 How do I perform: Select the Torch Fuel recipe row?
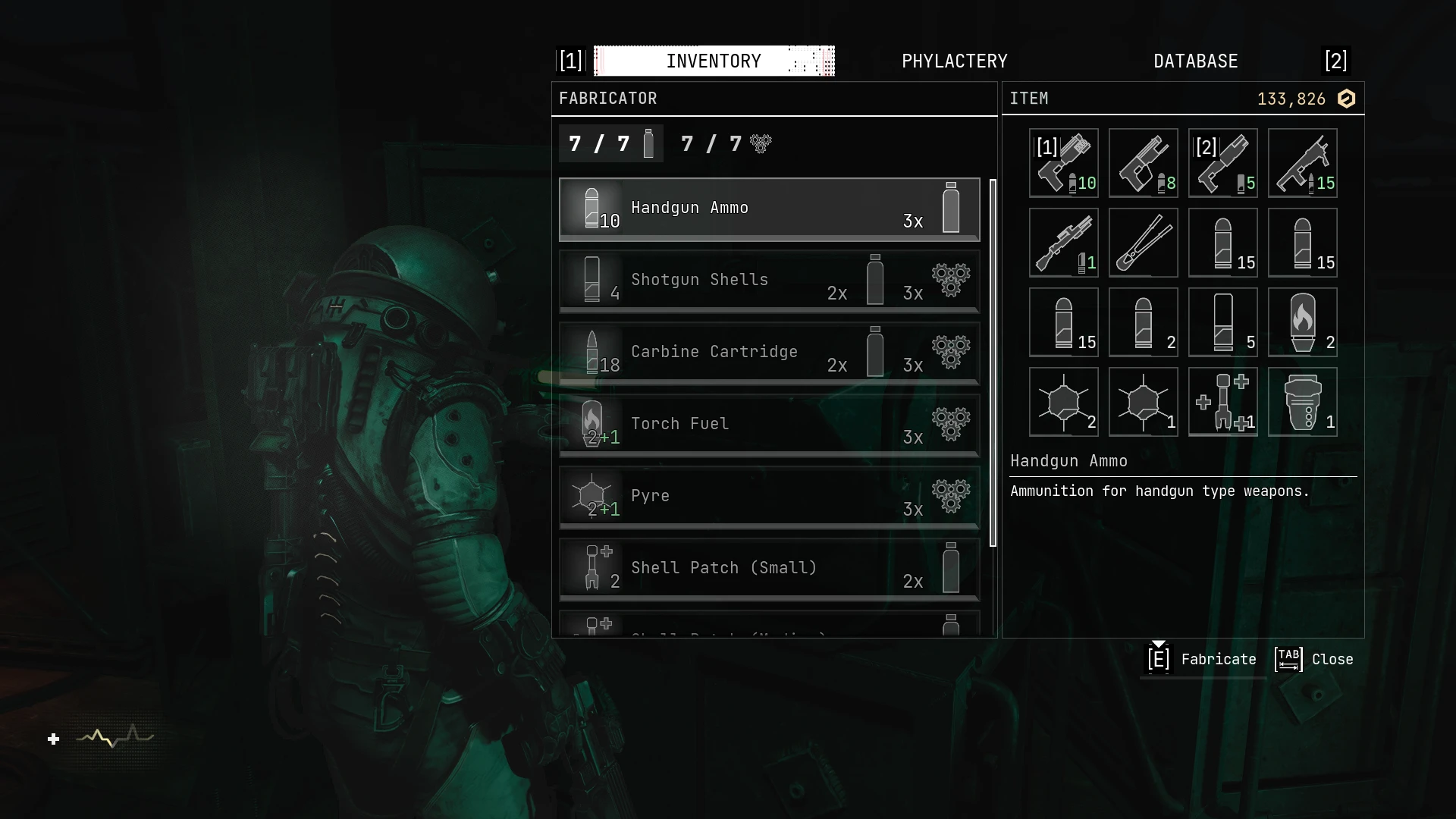(769, 425)
